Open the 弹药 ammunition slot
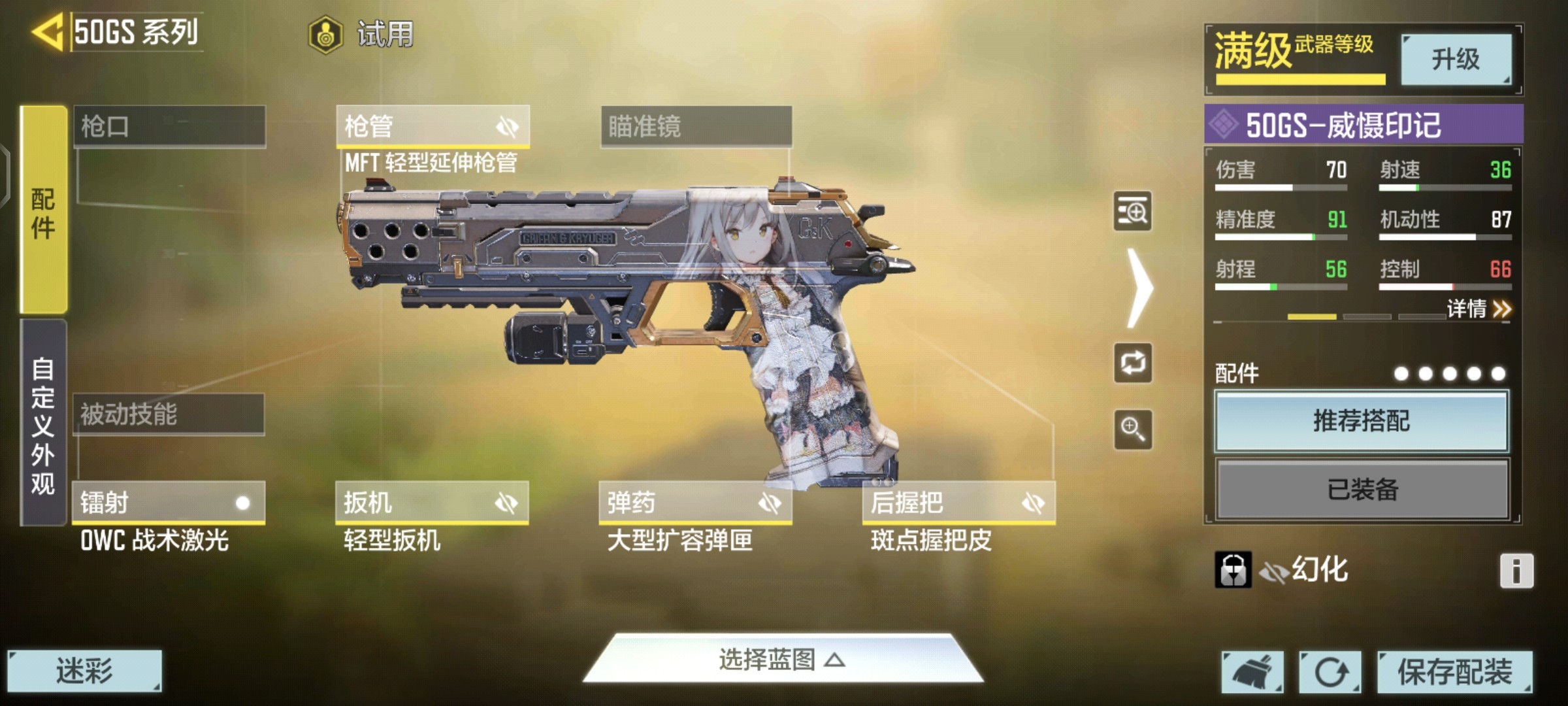The height and width of the screenshot is (706, 1568). (695, 503)
